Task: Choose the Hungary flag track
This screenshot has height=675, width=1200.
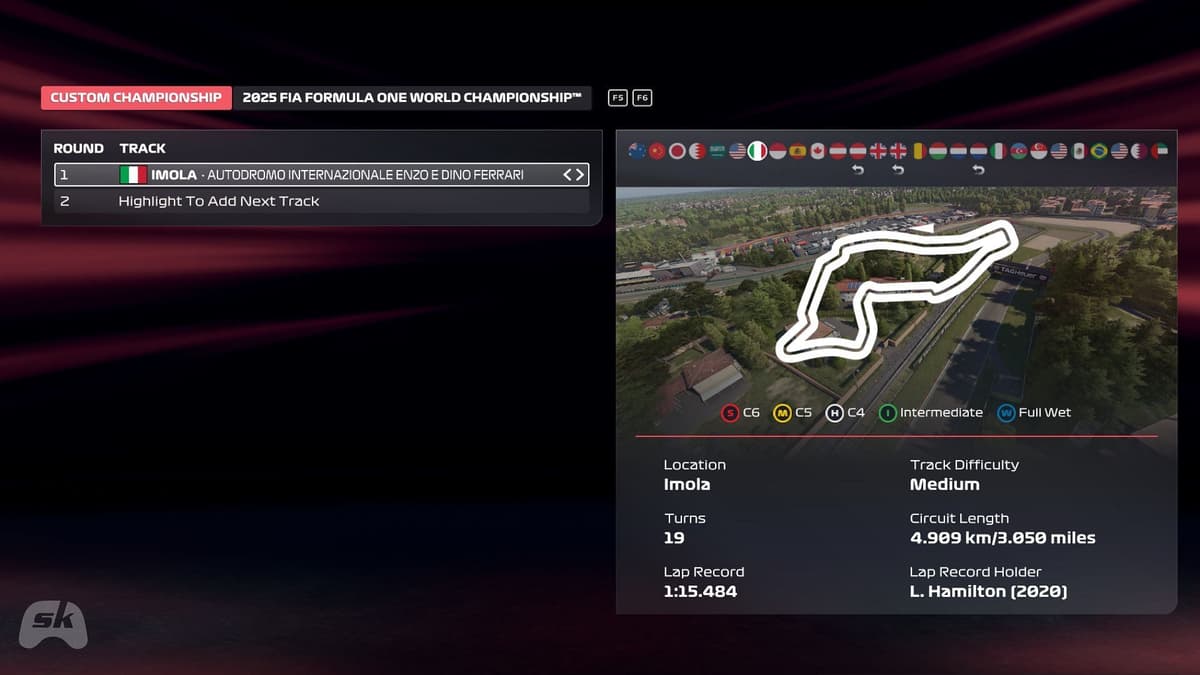Action: (x=938, y=151)
